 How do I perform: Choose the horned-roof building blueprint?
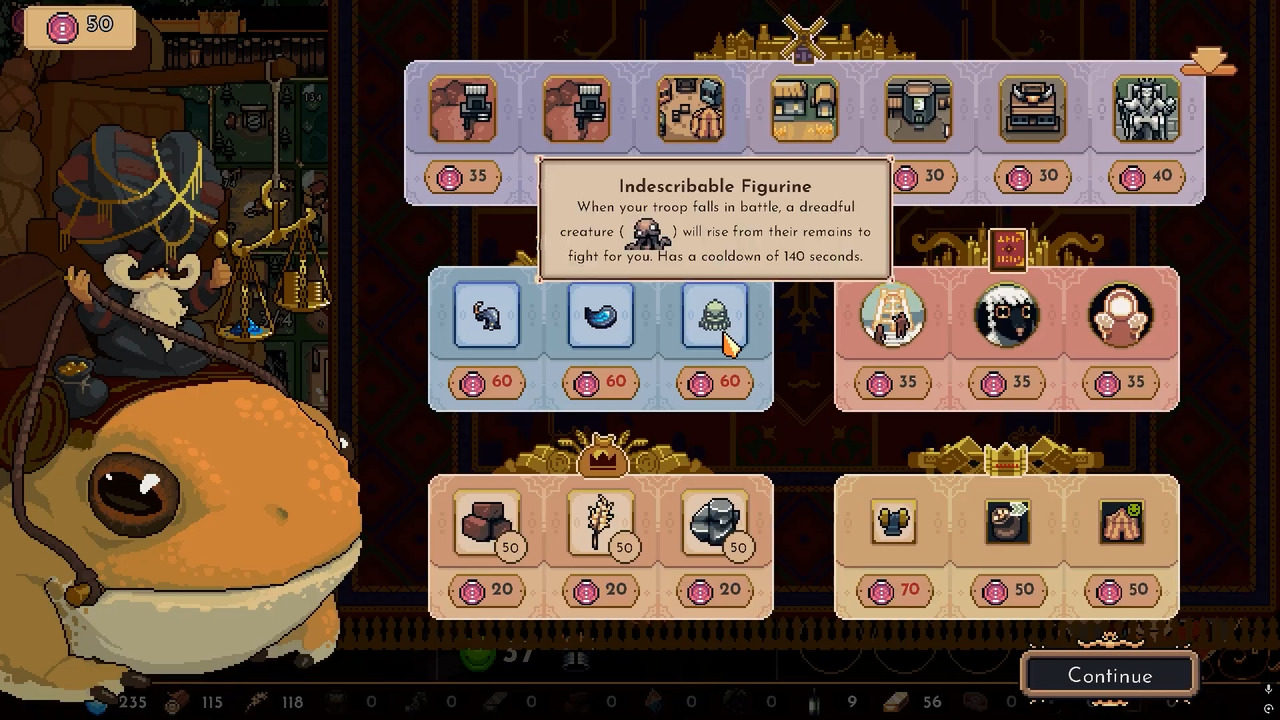[x=1032, y=109]
